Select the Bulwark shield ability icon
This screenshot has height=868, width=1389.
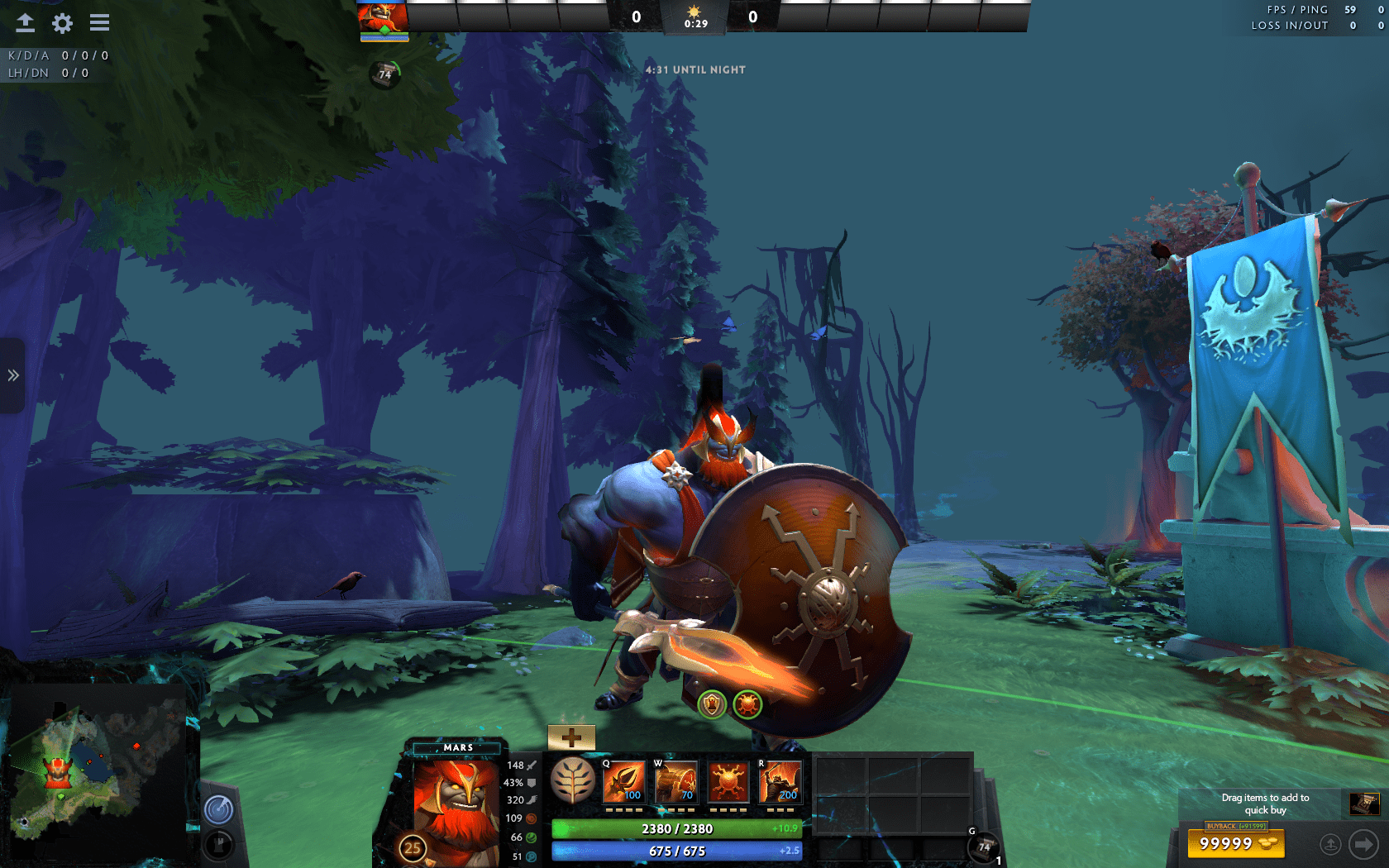(728, 782)
